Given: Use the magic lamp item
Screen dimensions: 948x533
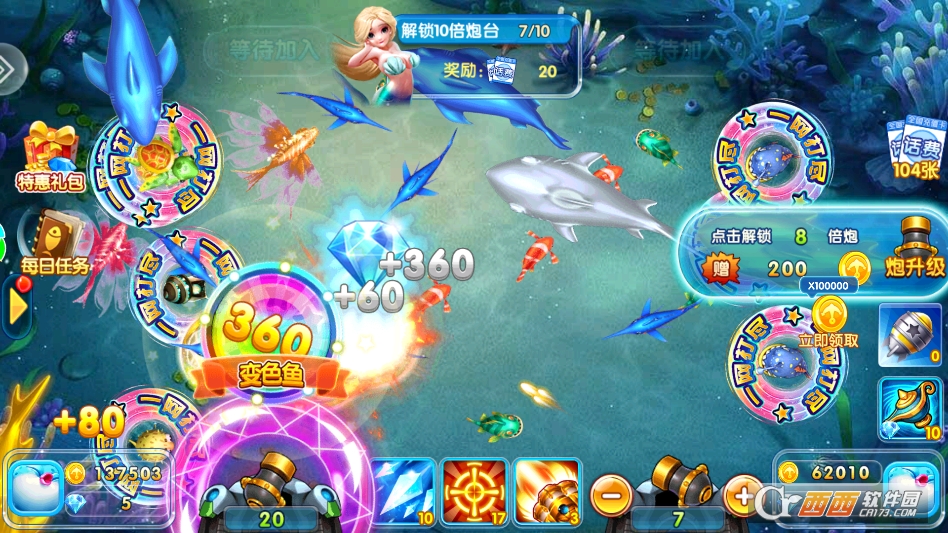Looking at the screenshot, I should tap(911, 408).
